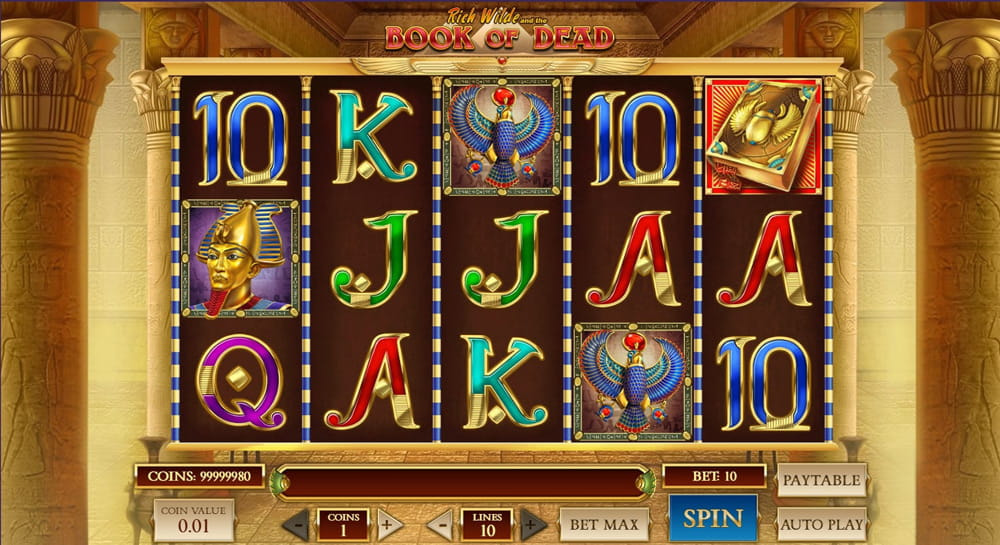Image resolution: width=1000 pixels, height=545 pixels.
Task: Reduce the number of active lines
Action: point(440,524)
